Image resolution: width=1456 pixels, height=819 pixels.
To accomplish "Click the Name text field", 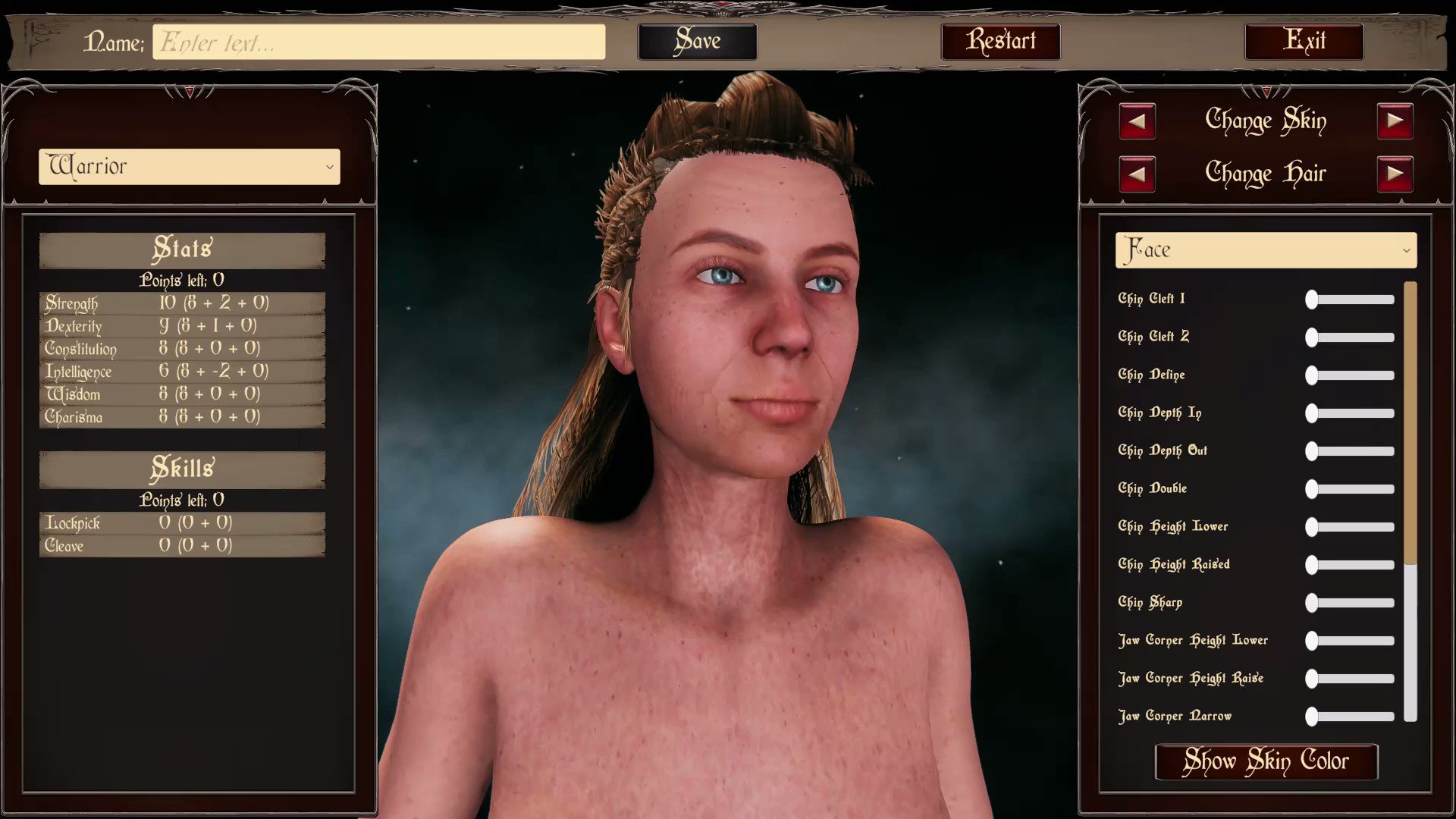I will [378, 41].
